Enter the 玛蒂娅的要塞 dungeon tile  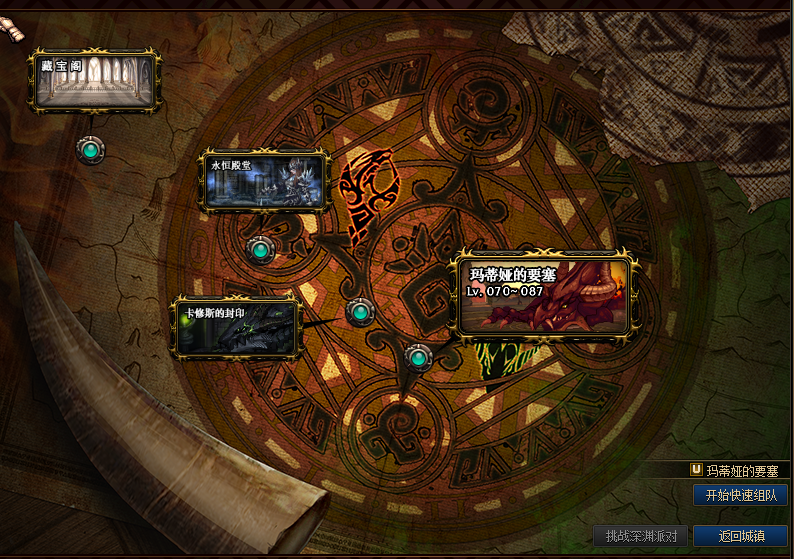(x=545, y=294)
